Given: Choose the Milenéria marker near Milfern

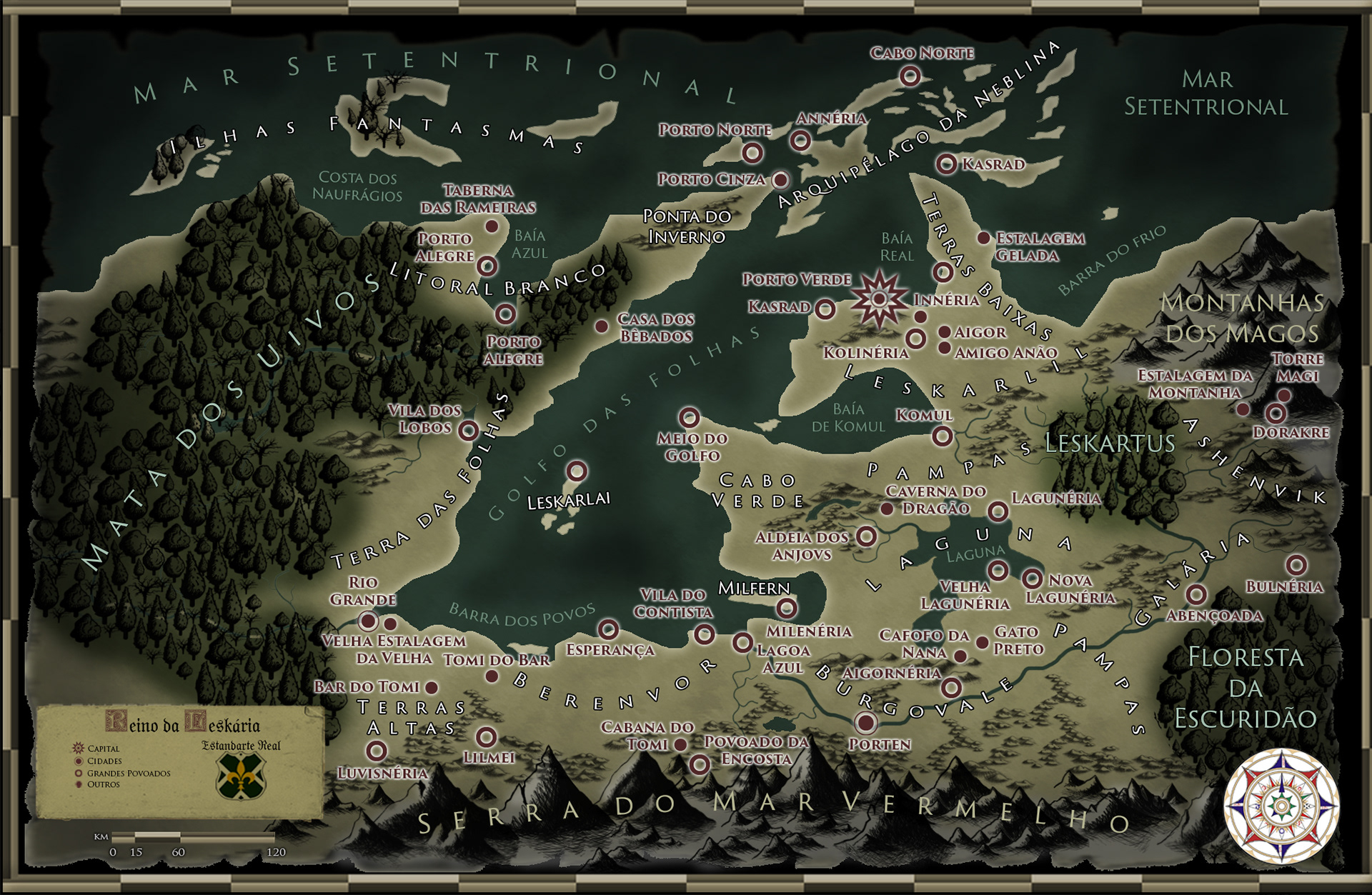Looking at the screenshot, I should (787, 608).
